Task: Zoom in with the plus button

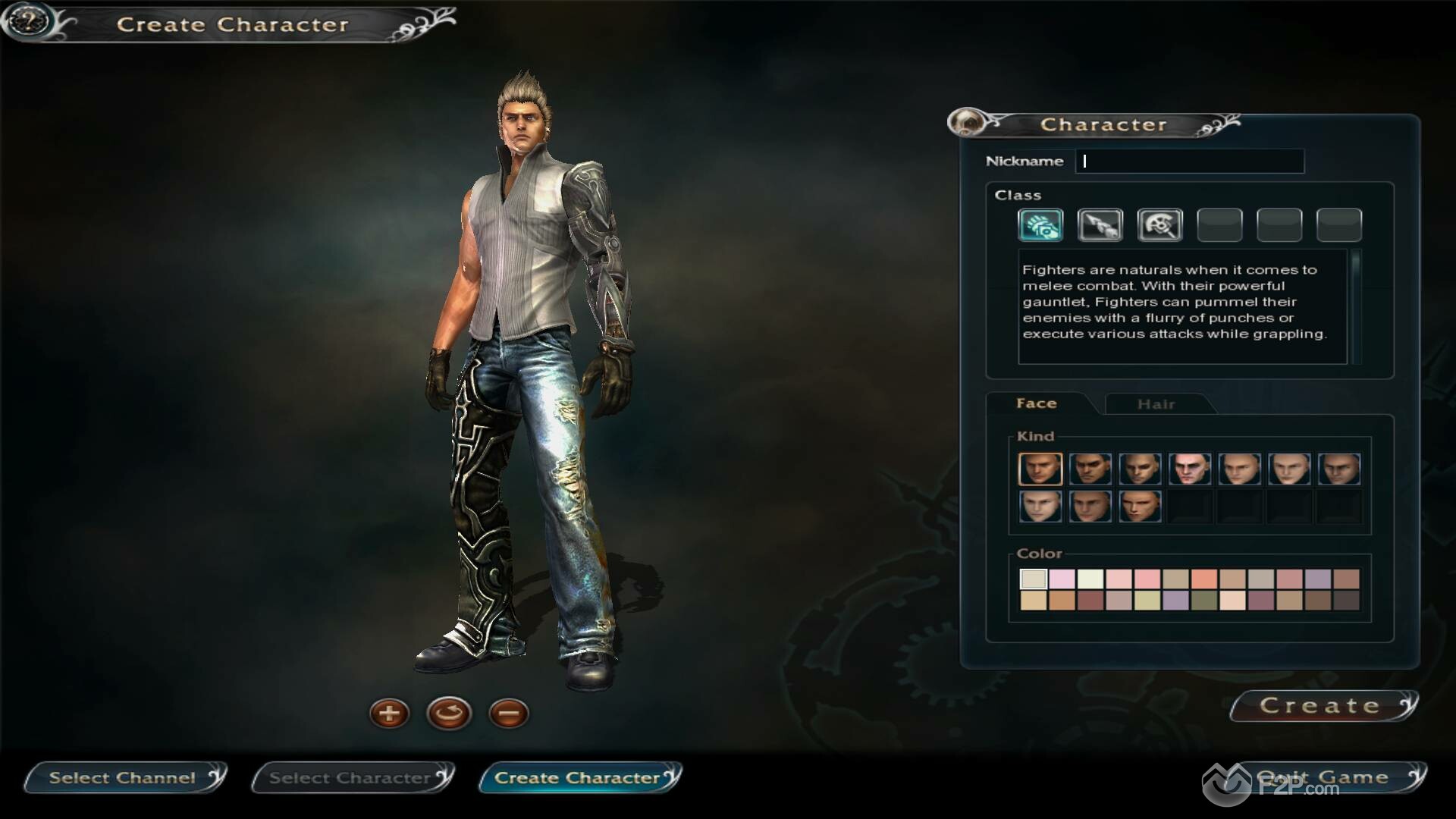Action: 389,714
